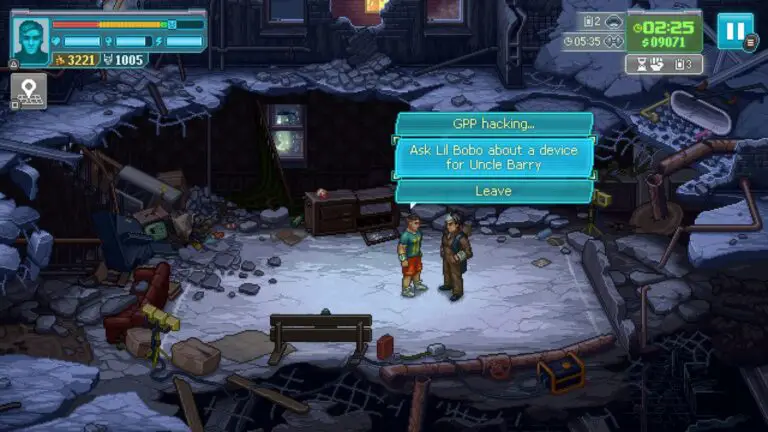Ask Lil Bobo about a device for Uncle Barry
The image size is (768, 432).
494,157
